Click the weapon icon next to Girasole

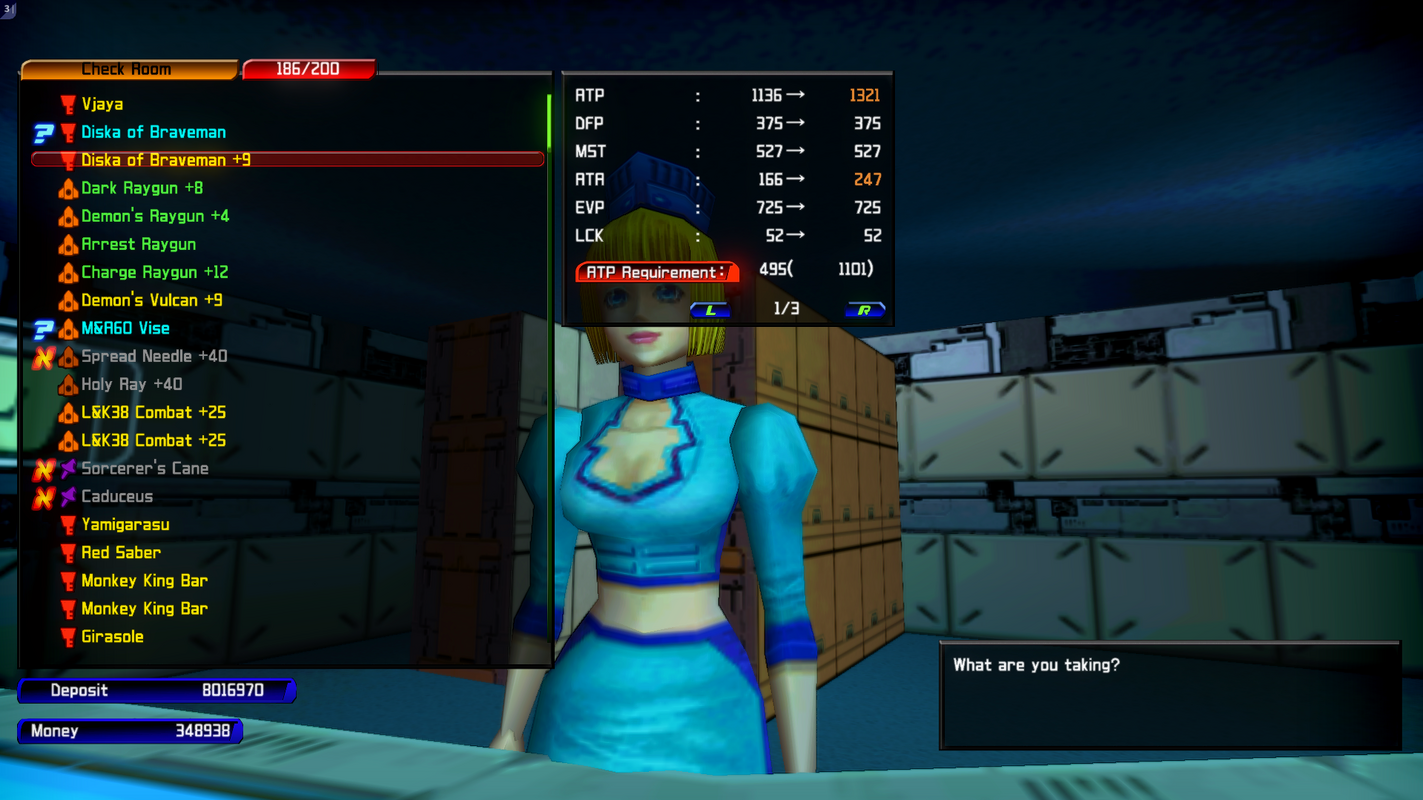(x=67, y=636)
